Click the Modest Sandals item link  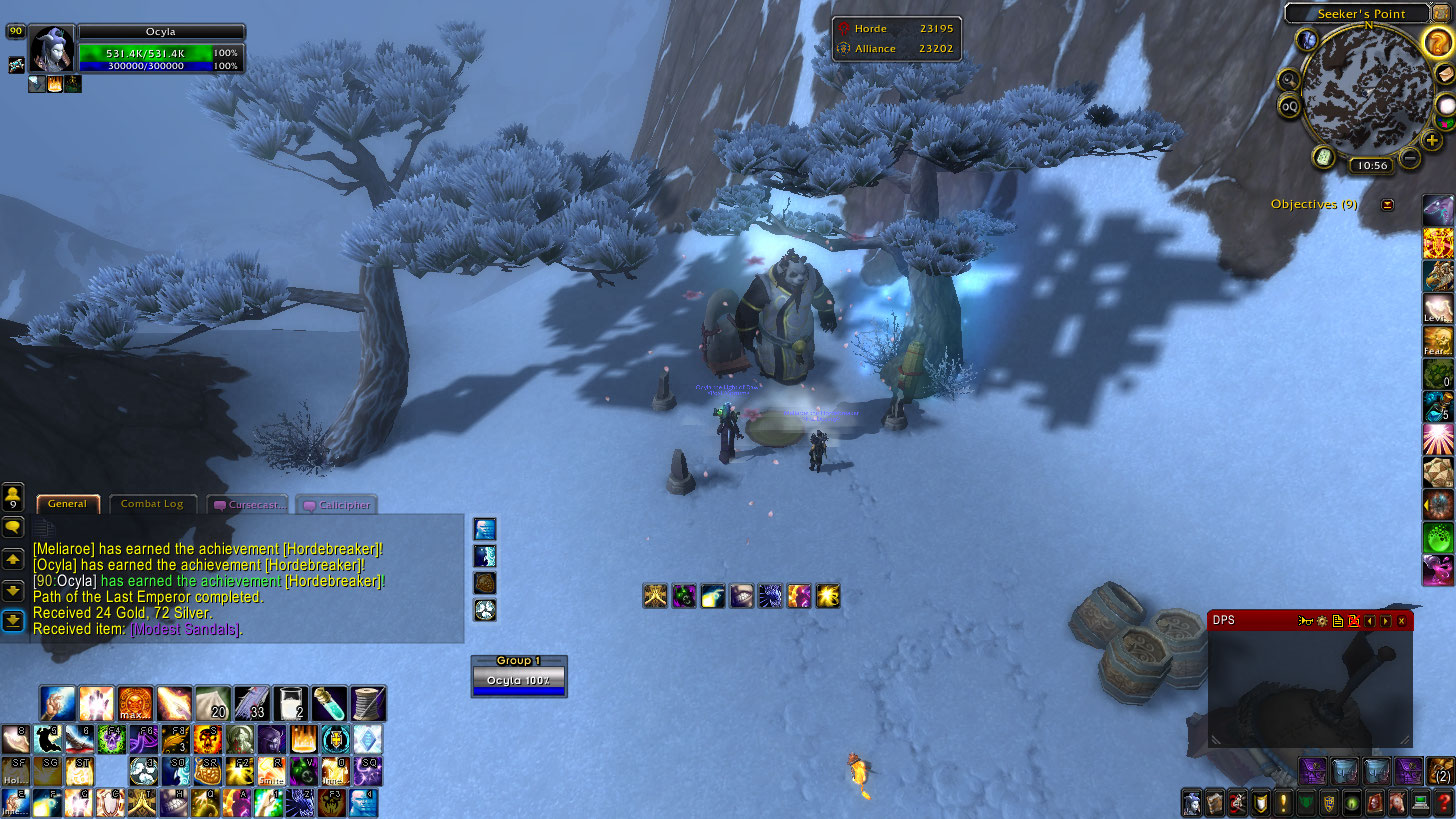click(186, 629)
